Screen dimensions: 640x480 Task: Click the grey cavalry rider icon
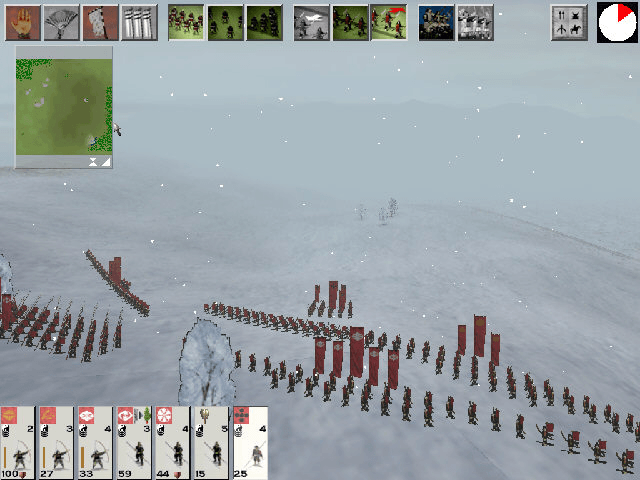pos(312,22)
